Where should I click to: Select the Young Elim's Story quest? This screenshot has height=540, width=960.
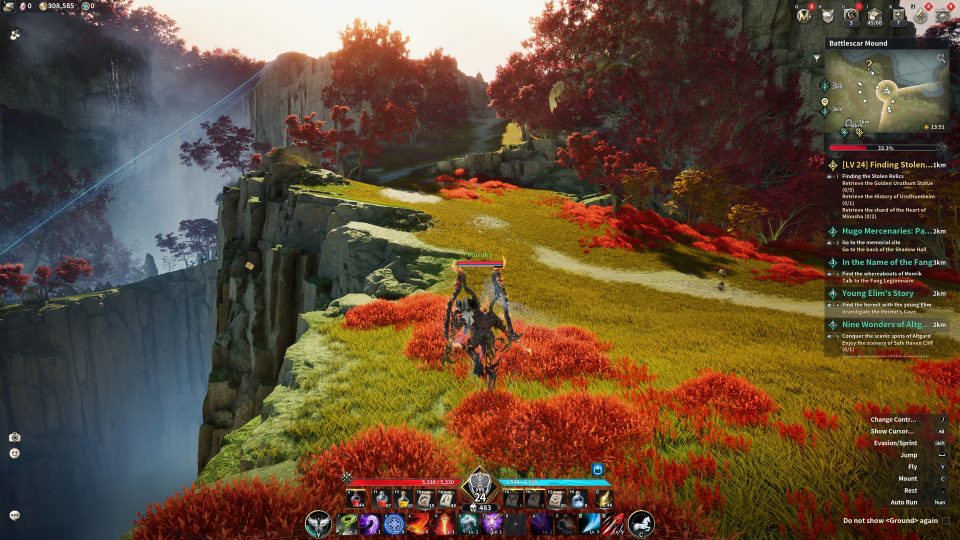[x=880, y=294]
